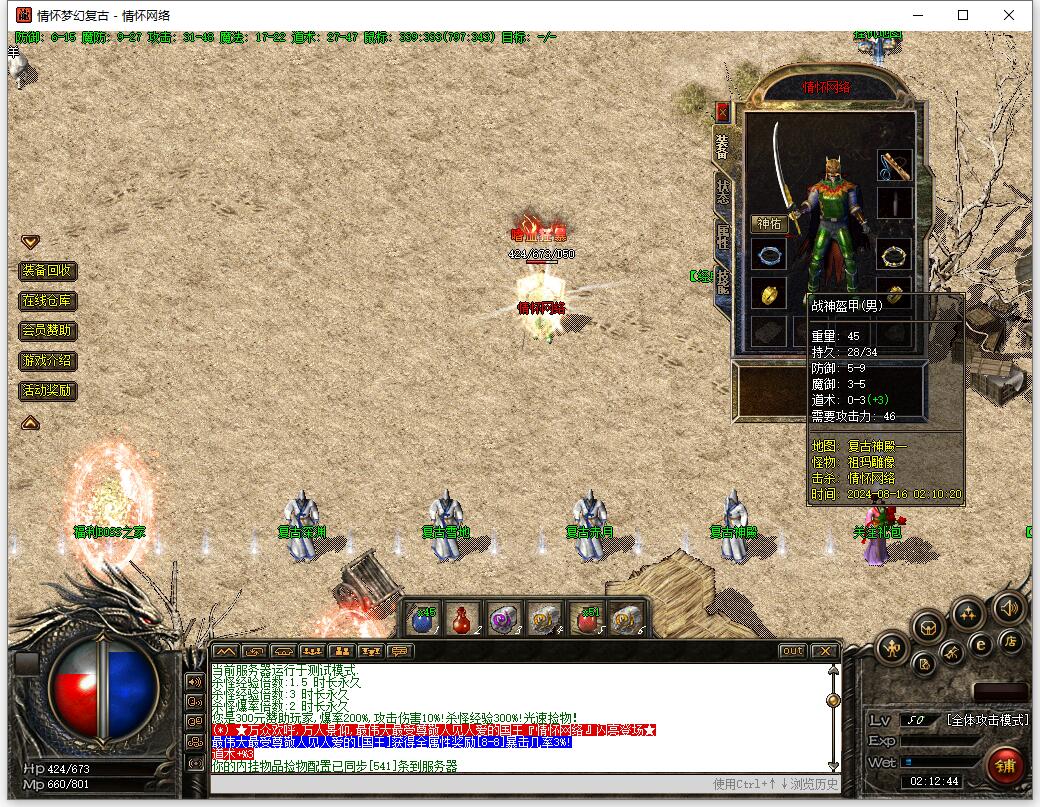Show the 游戏介绍 game guide
This screenshot has width=1040, height=807.
pyautogui.click(x=47, y=361)
